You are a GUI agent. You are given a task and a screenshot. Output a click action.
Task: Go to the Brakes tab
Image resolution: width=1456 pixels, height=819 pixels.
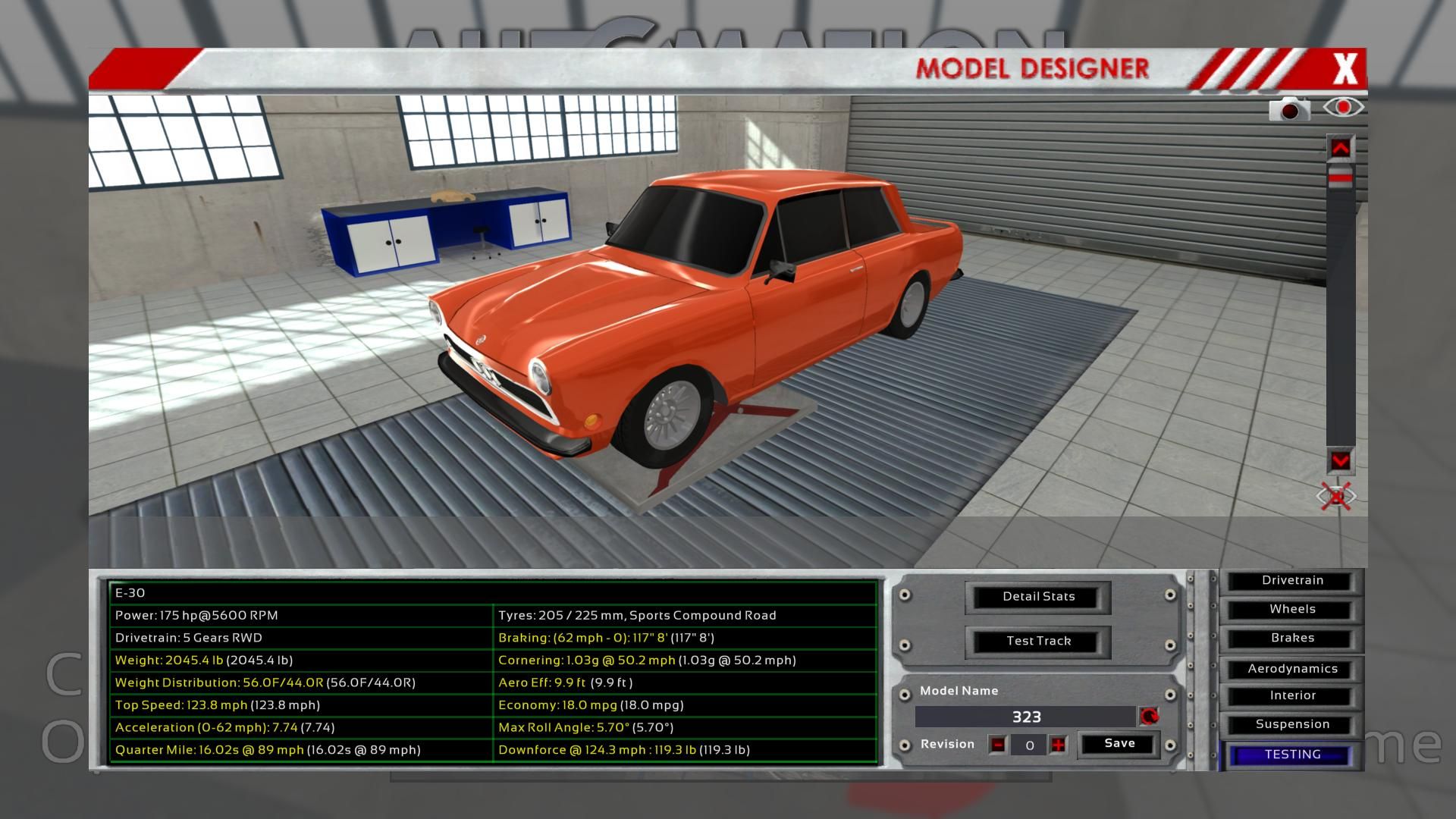(x=1292, y=639)
